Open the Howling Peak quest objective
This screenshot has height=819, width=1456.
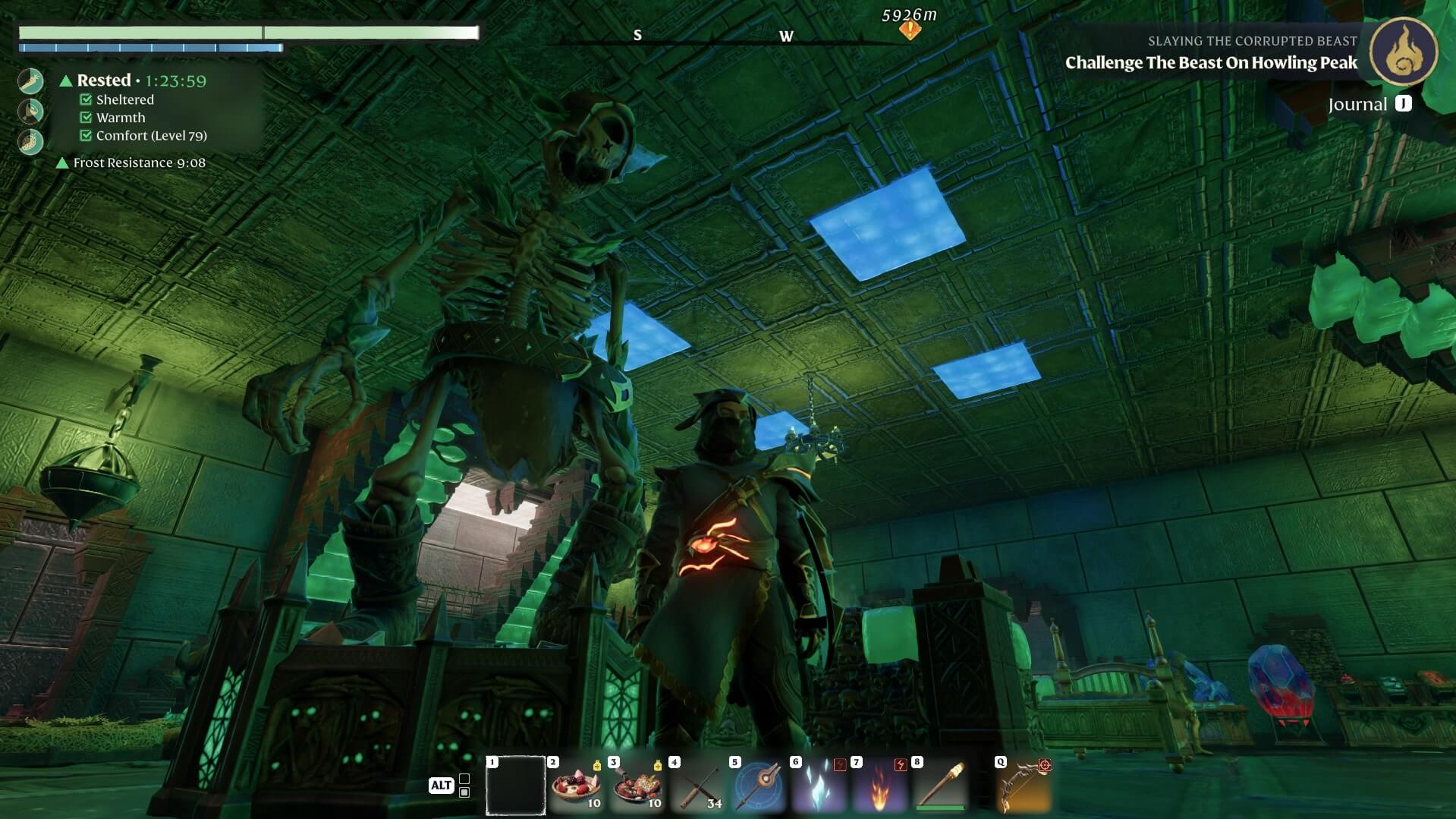click(x=1211, y=63)
